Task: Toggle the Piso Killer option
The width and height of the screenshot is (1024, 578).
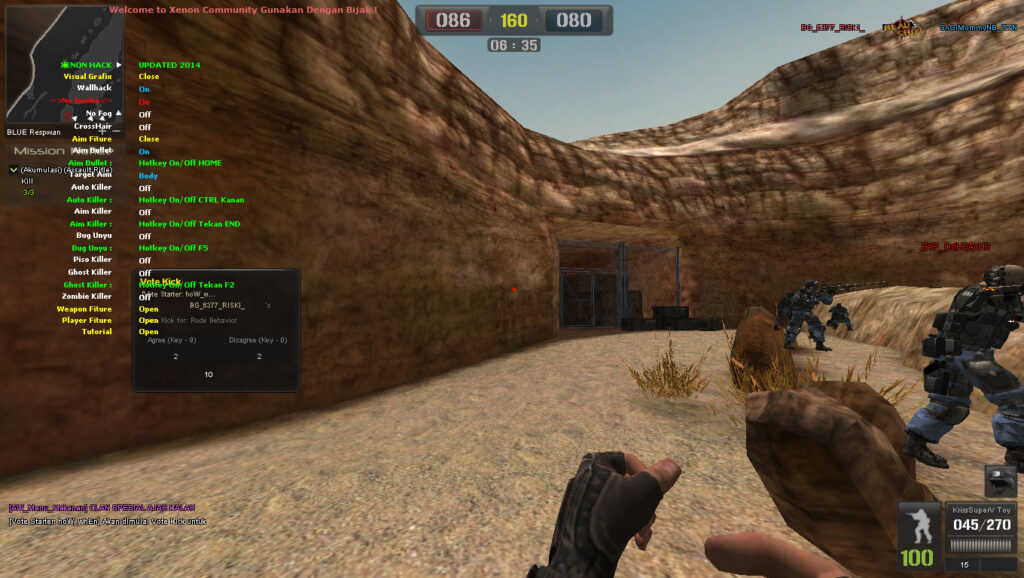Action: point(92,260)
